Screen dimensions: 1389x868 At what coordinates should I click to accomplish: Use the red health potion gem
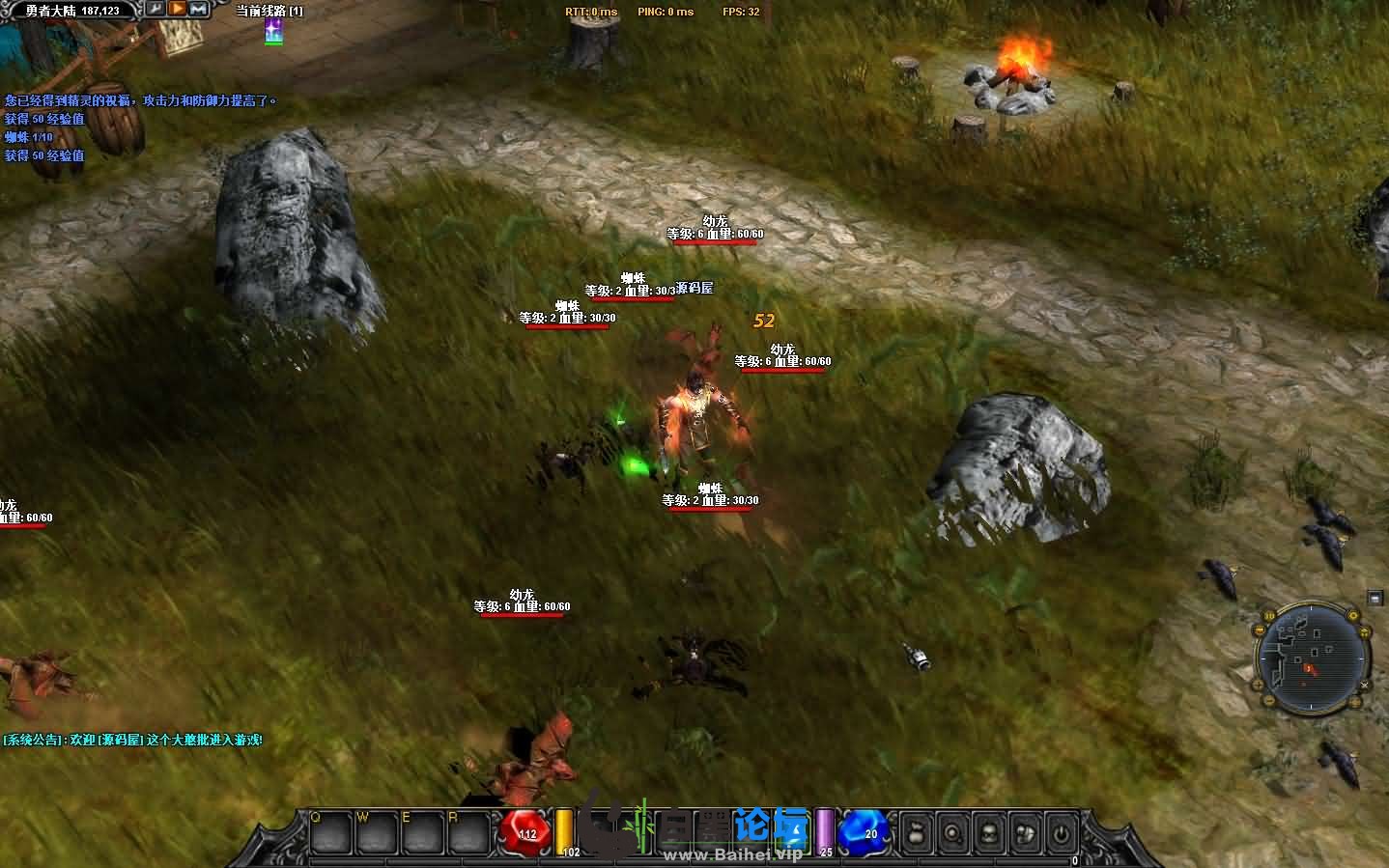pyautogui.click(x=526, y=832)
